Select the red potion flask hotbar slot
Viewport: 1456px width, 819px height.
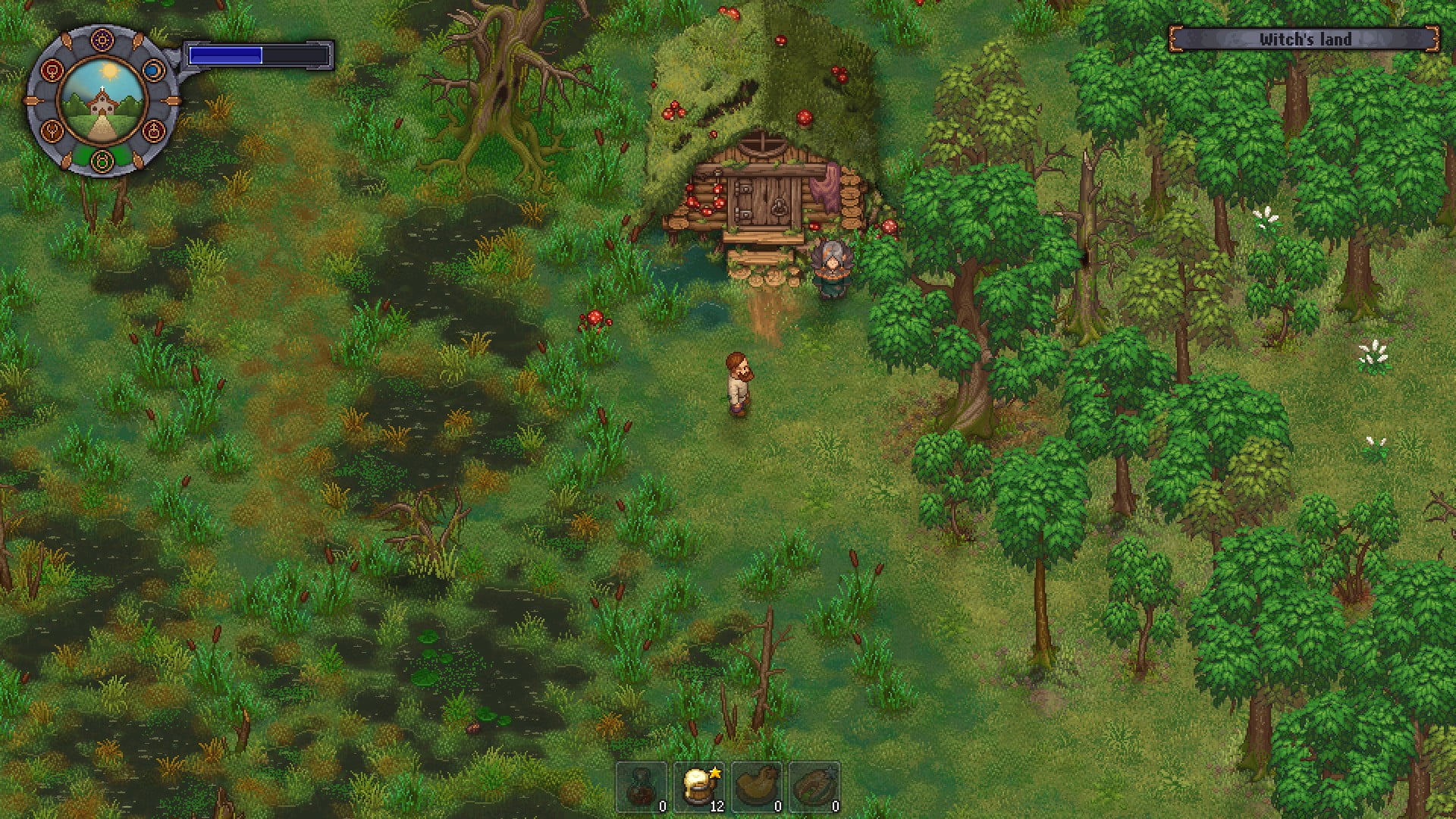pos(642,786)
